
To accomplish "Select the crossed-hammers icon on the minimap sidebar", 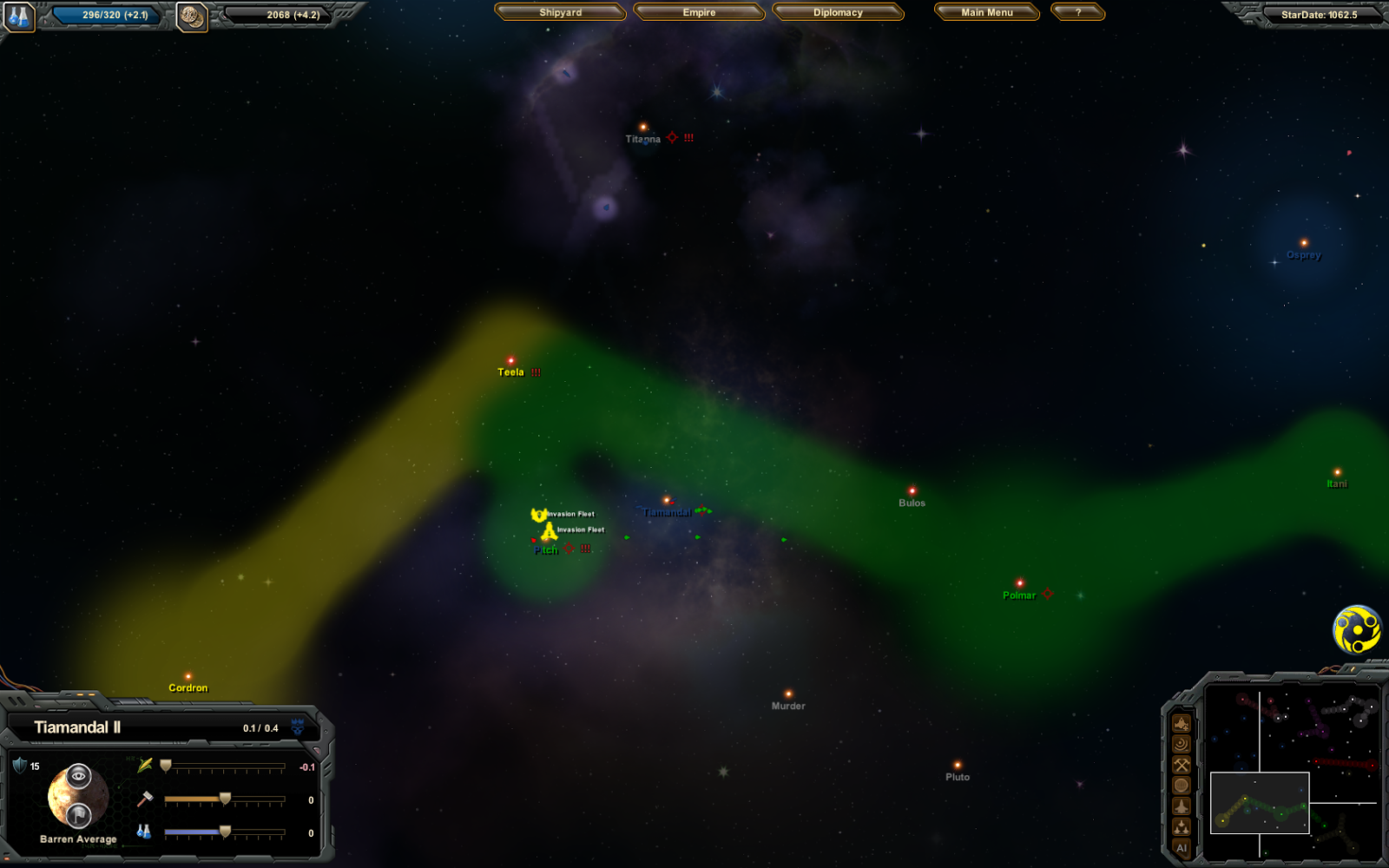I will click(x=1182, y=764).
